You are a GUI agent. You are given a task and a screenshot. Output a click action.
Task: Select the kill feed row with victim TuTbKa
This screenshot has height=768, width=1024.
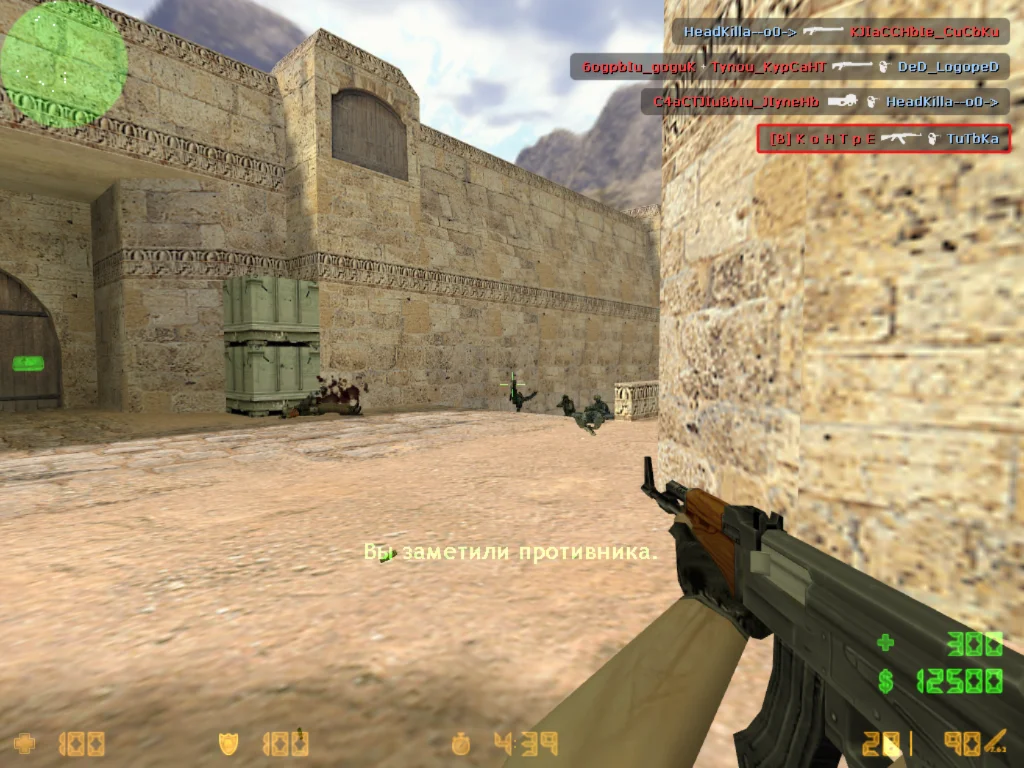[883, 139]
